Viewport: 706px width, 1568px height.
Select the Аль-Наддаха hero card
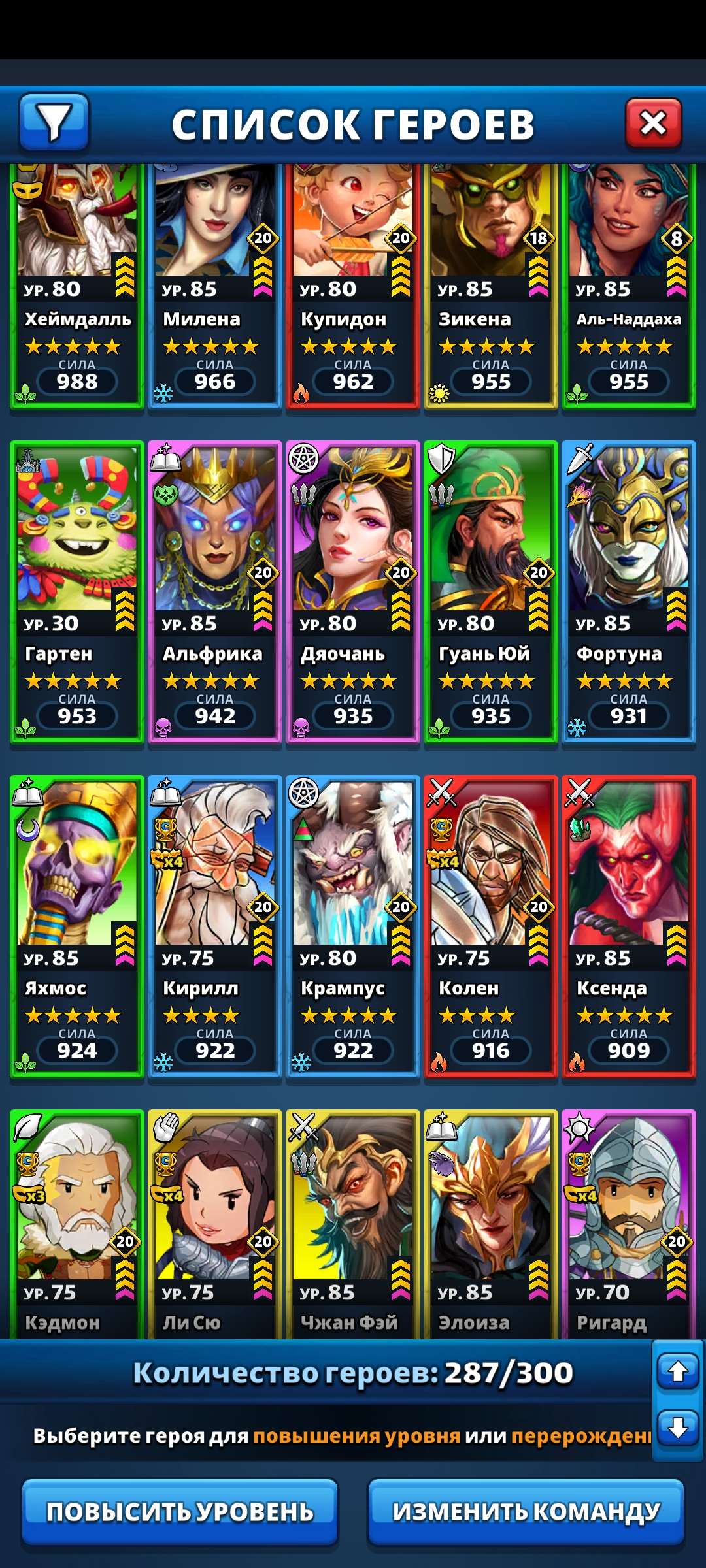pyautogui.click(x=629, y=287)
